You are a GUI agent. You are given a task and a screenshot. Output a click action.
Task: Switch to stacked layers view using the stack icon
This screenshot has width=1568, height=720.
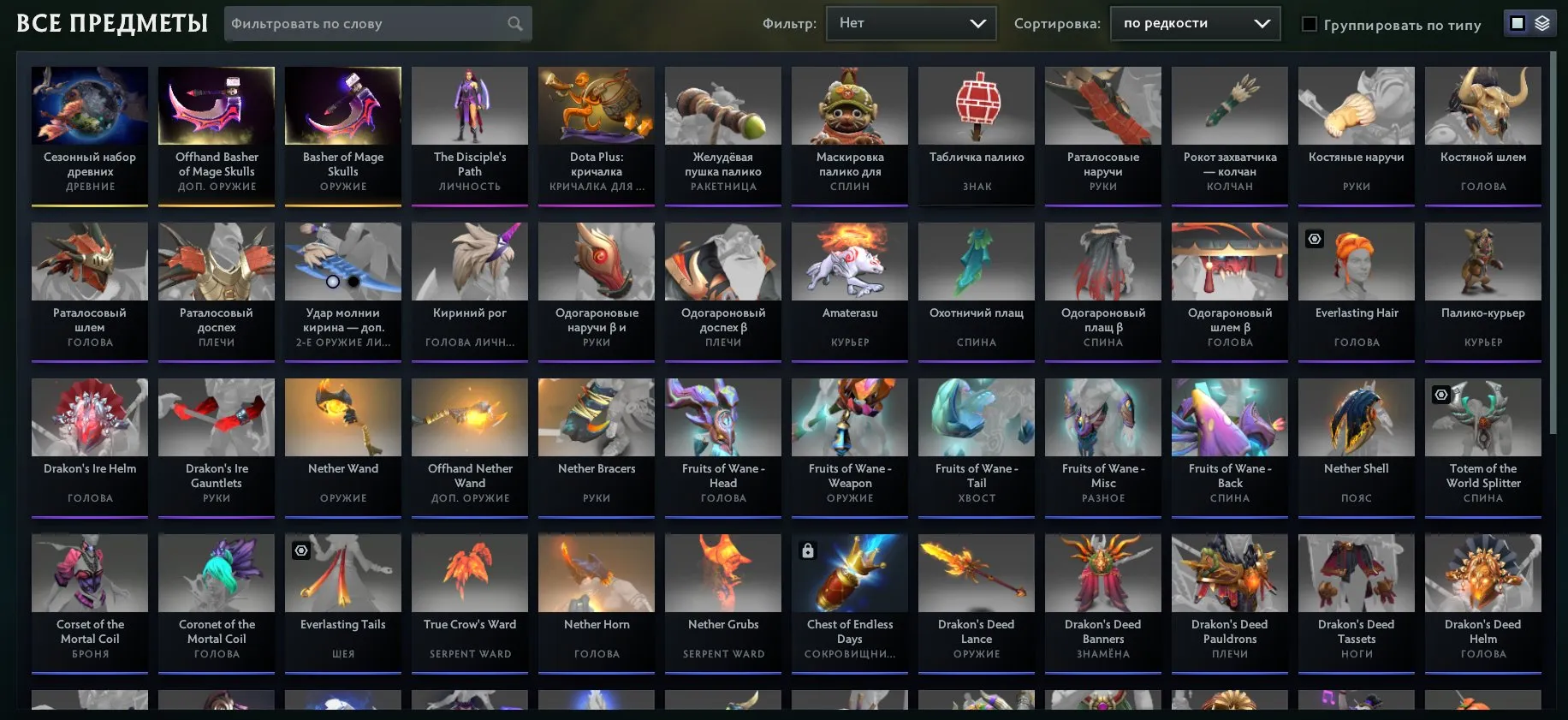tap(1541, 23)
